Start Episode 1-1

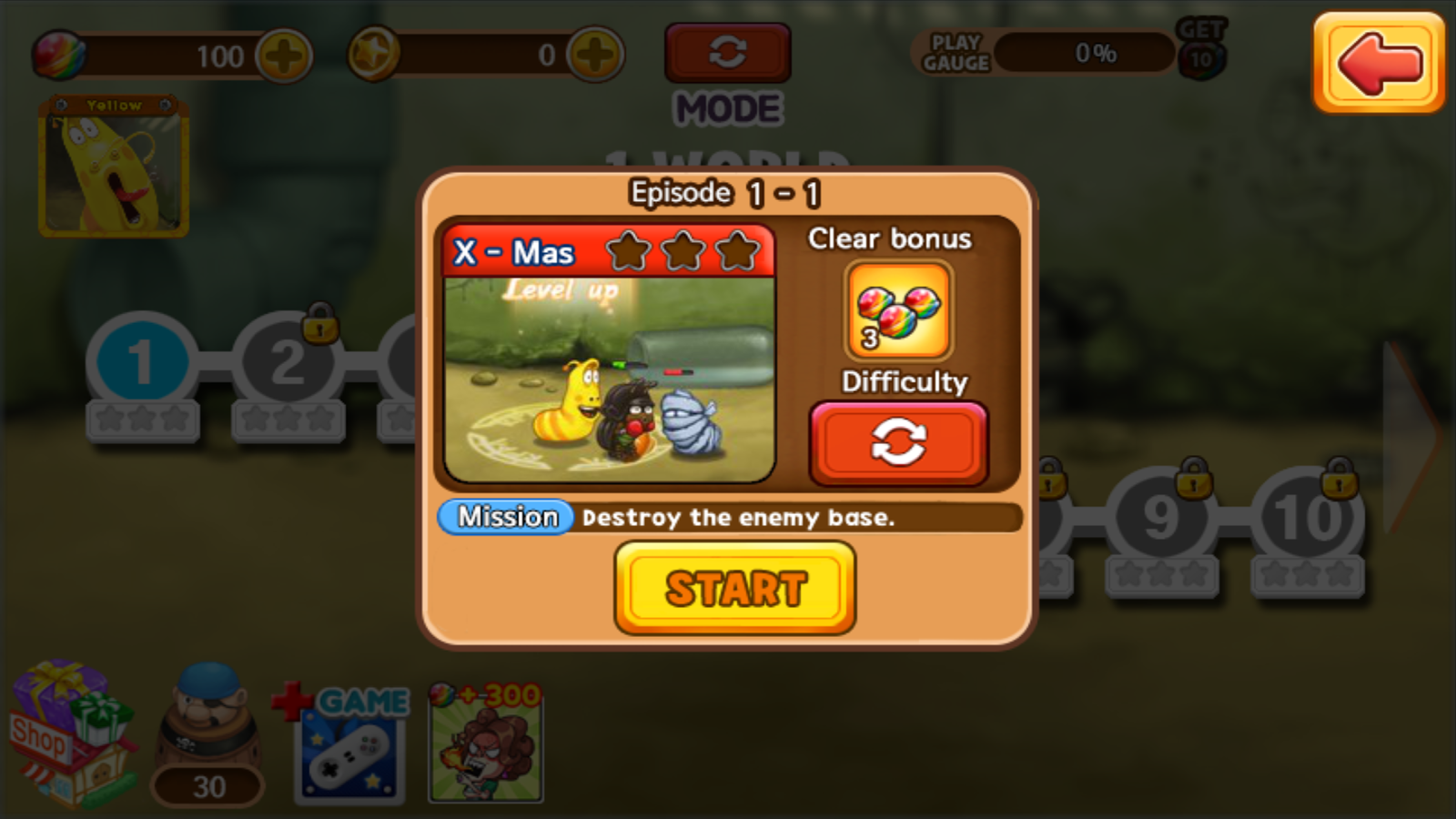tap(734, 588)
